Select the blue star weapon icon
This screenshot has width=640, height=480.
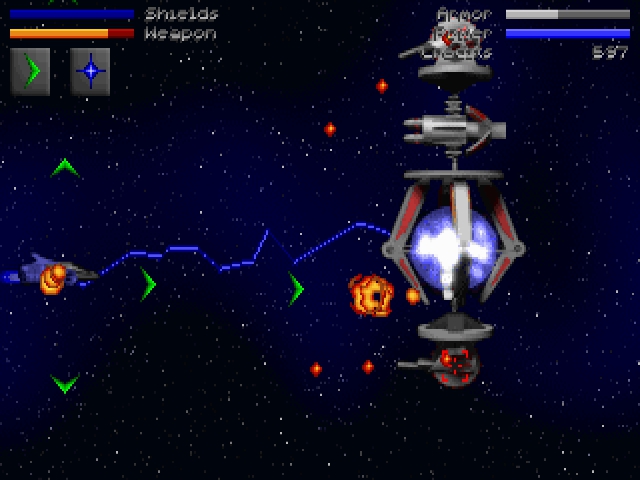point(90,72)
